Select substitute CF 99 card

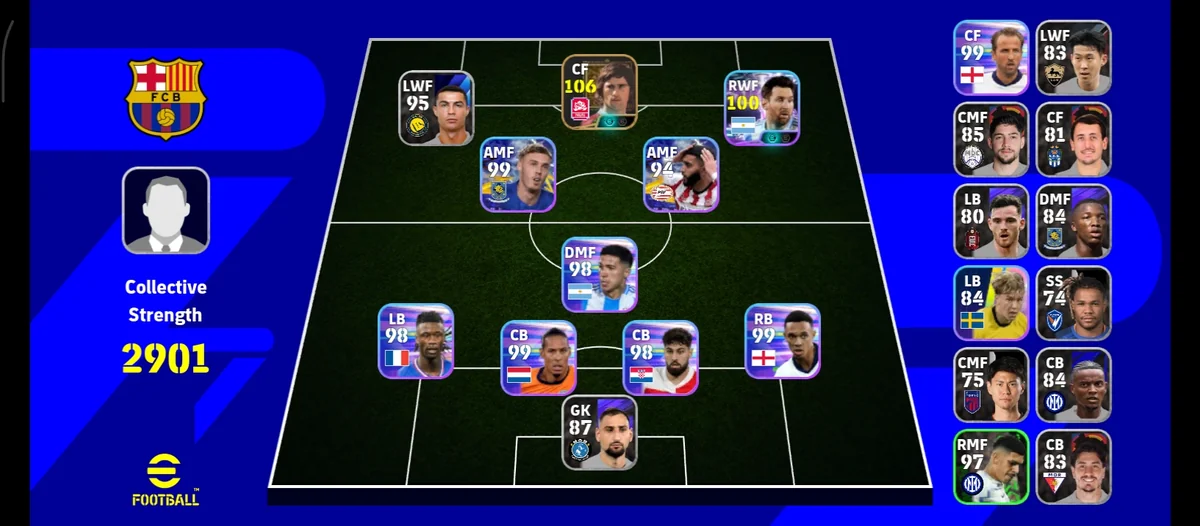[991, 58]
